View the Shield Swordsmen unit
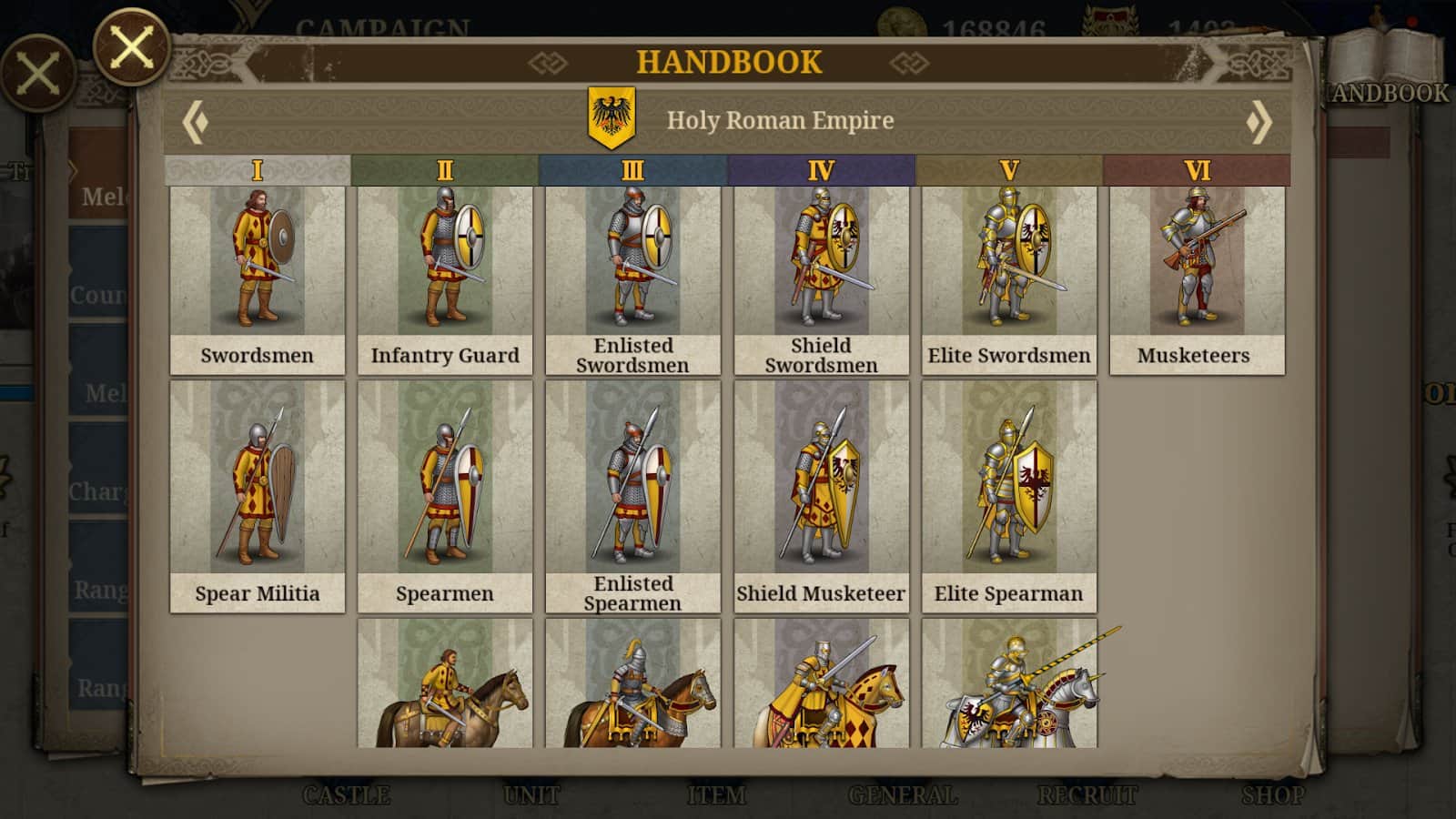Screen dimensions: 1456x819 [821, 280]
